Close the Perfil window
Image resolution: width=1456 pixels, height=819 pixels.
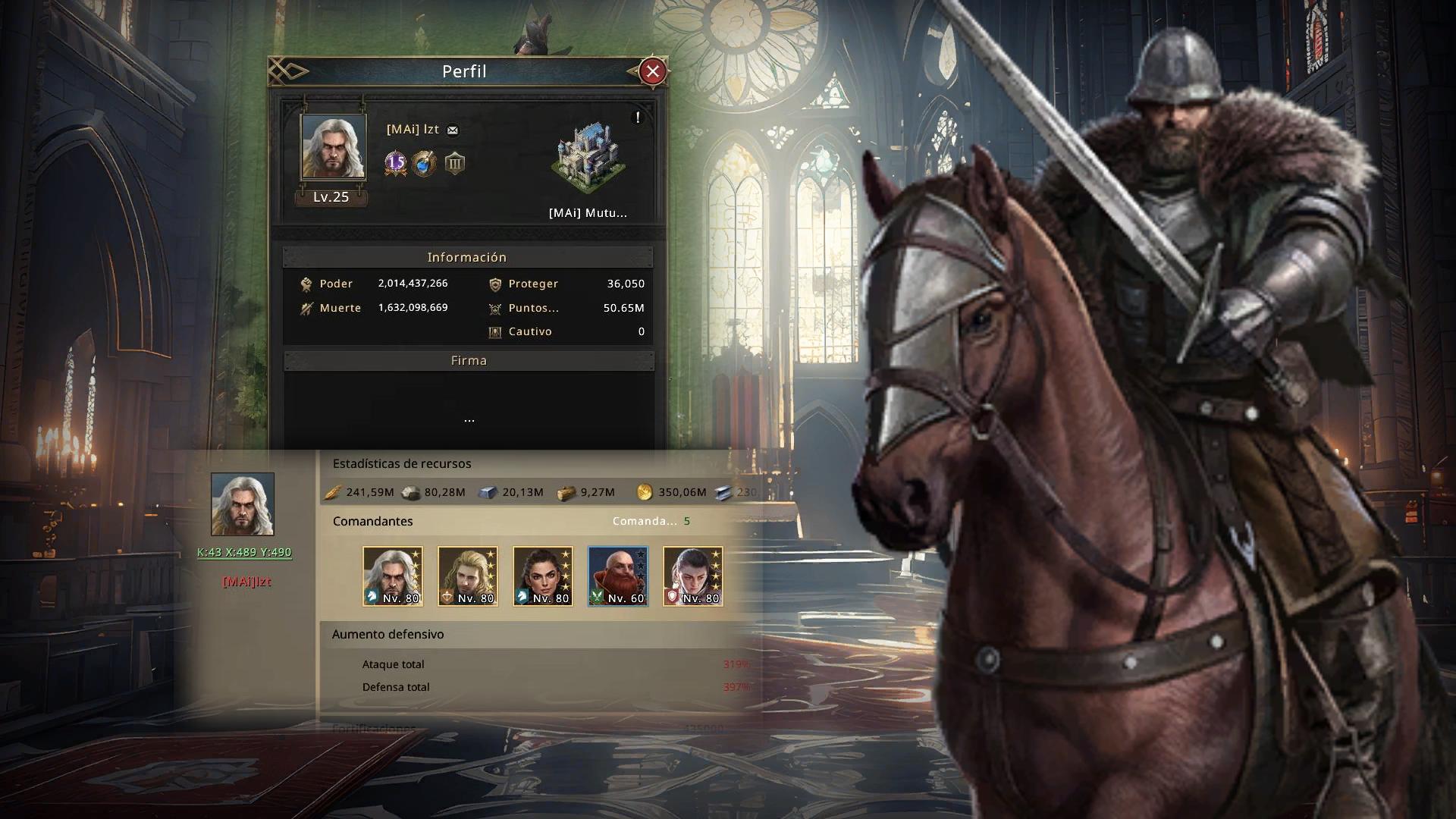tap(652, 71)
